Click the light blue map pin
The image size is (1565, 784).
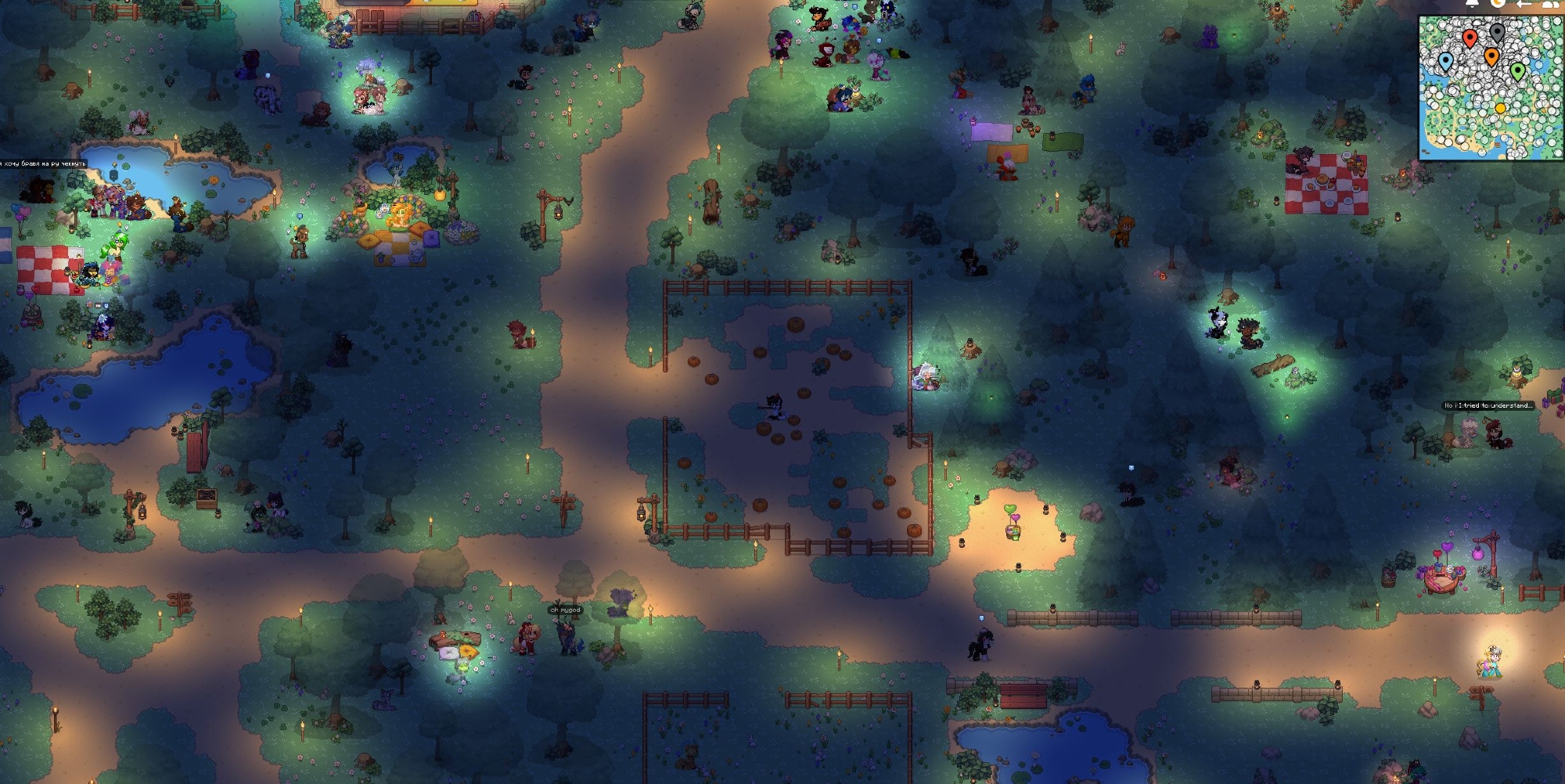(x=1446, y=61)
